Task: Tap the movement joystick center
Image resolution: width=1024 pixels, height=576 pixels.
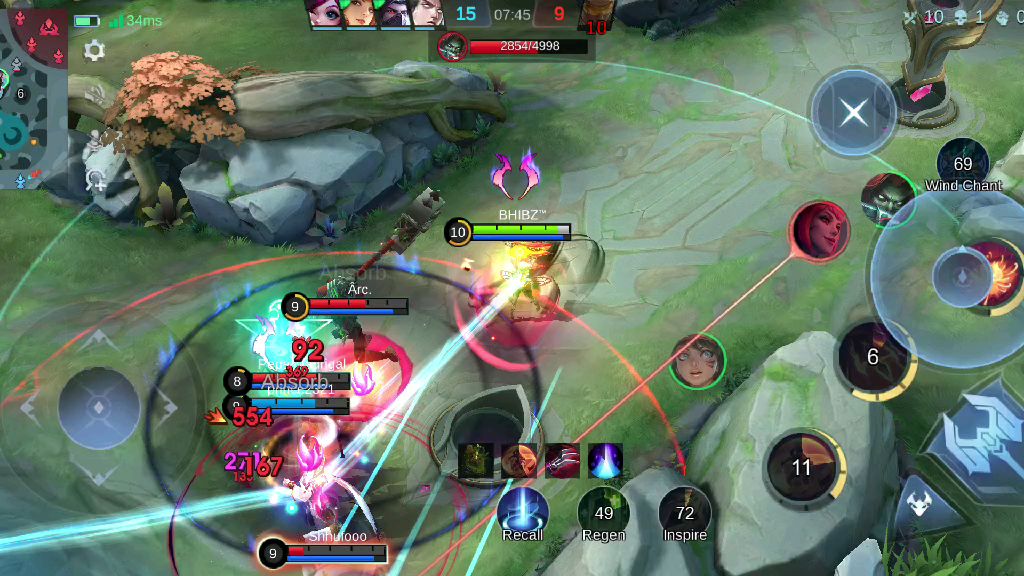Action: (98, 407)
